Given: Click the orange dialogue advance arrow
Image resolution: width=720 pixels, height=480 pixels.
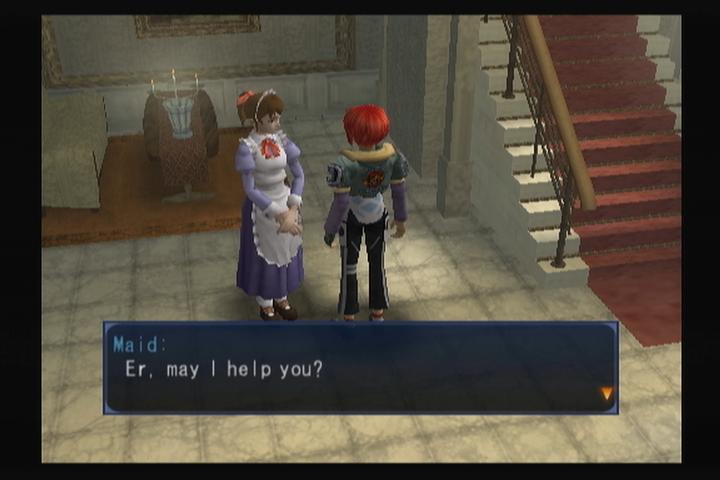Looking at the screenshot, I should [x=606, y=394].
